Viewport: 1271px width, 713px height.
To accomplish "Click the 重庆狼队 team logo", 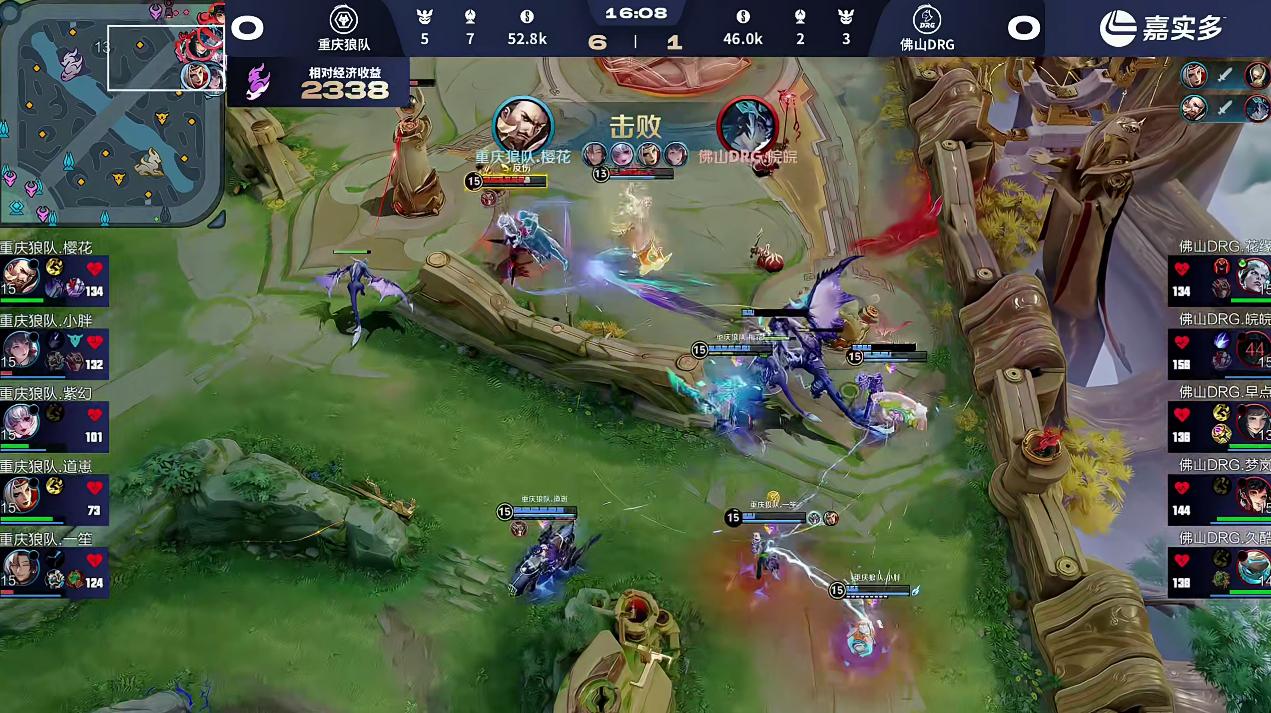I will (x=344, y=20).
